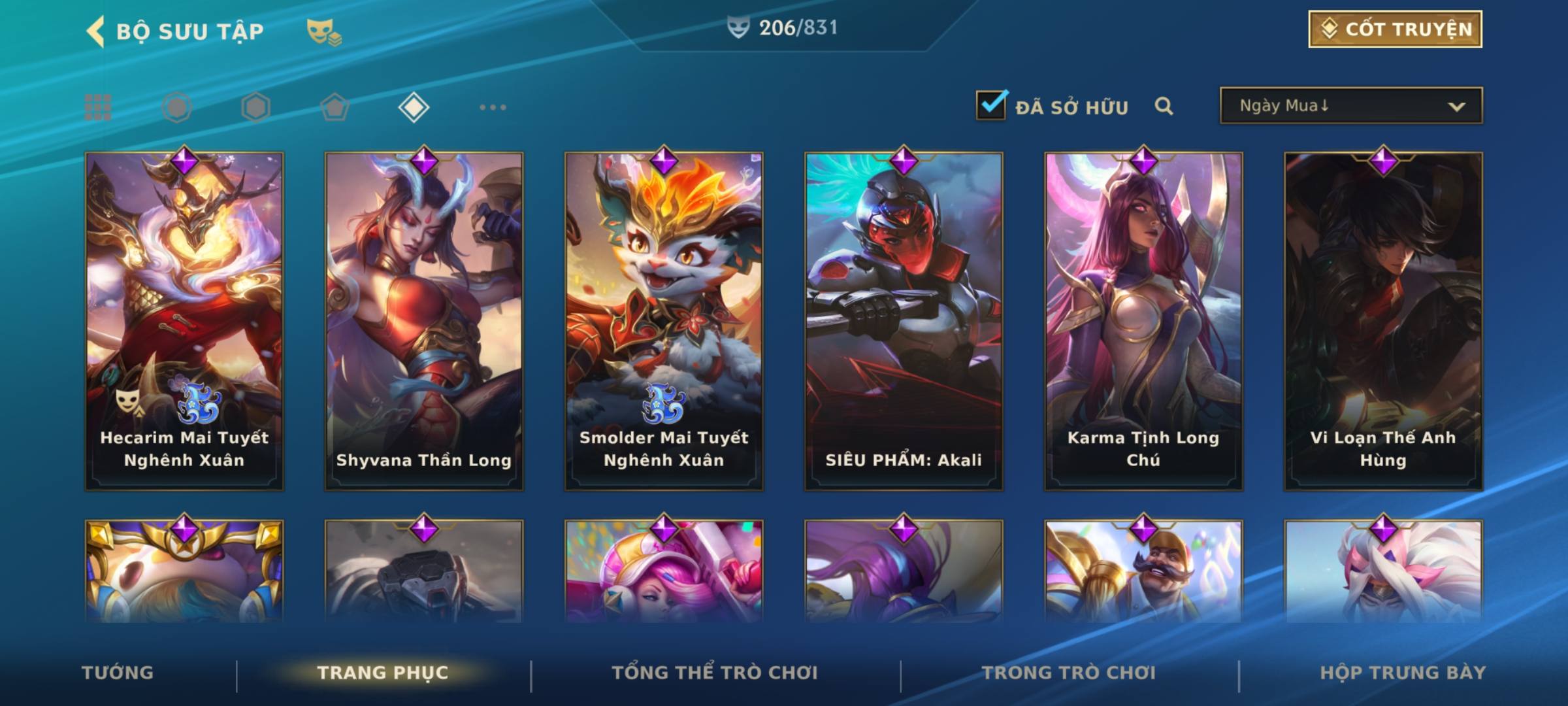This screenshot has width=1568, height=706.
Task: Select Hecarim Mai Tuyết Nghênh Xuân skin
Action: point(184,321)
